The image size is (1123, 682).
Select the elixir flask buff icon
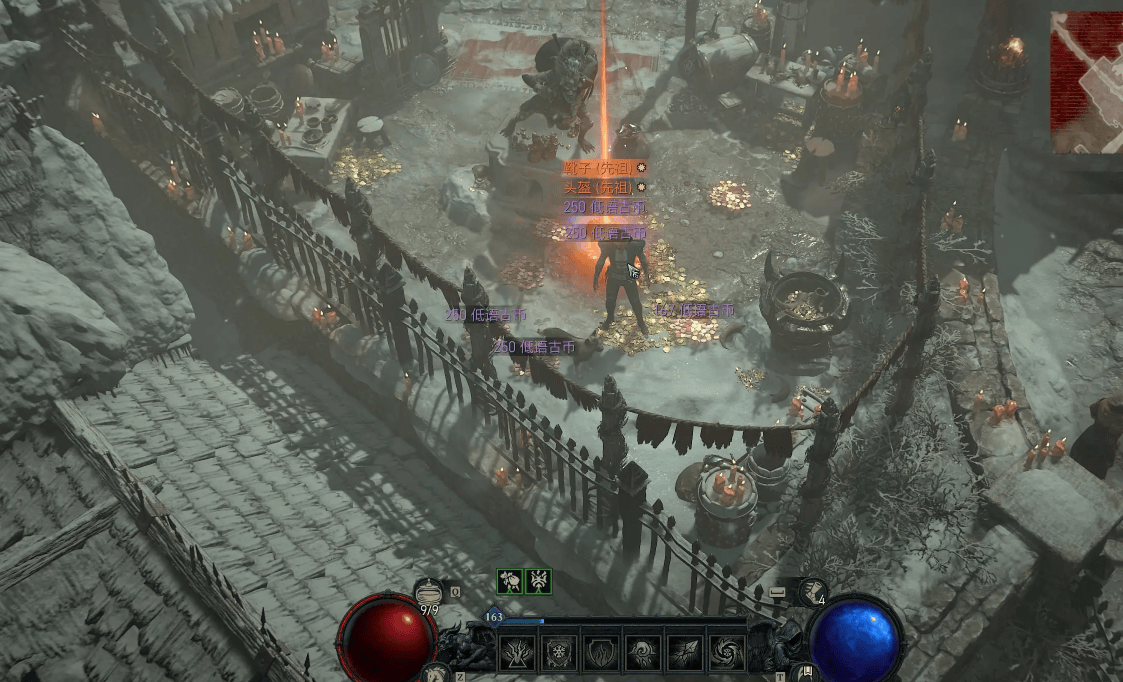(510, 581)
